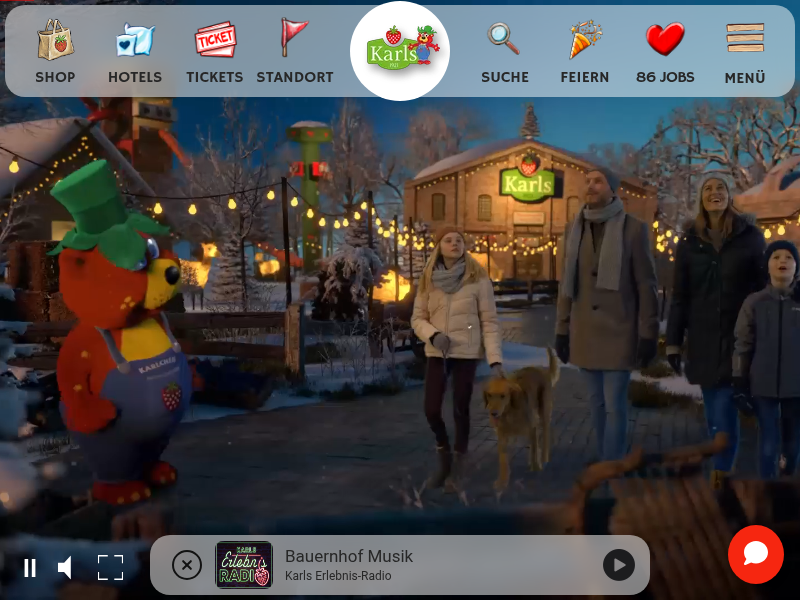This screenshot has width=800, height=600.
Task: Pause the background video
Action: click(x=30, y=568)
